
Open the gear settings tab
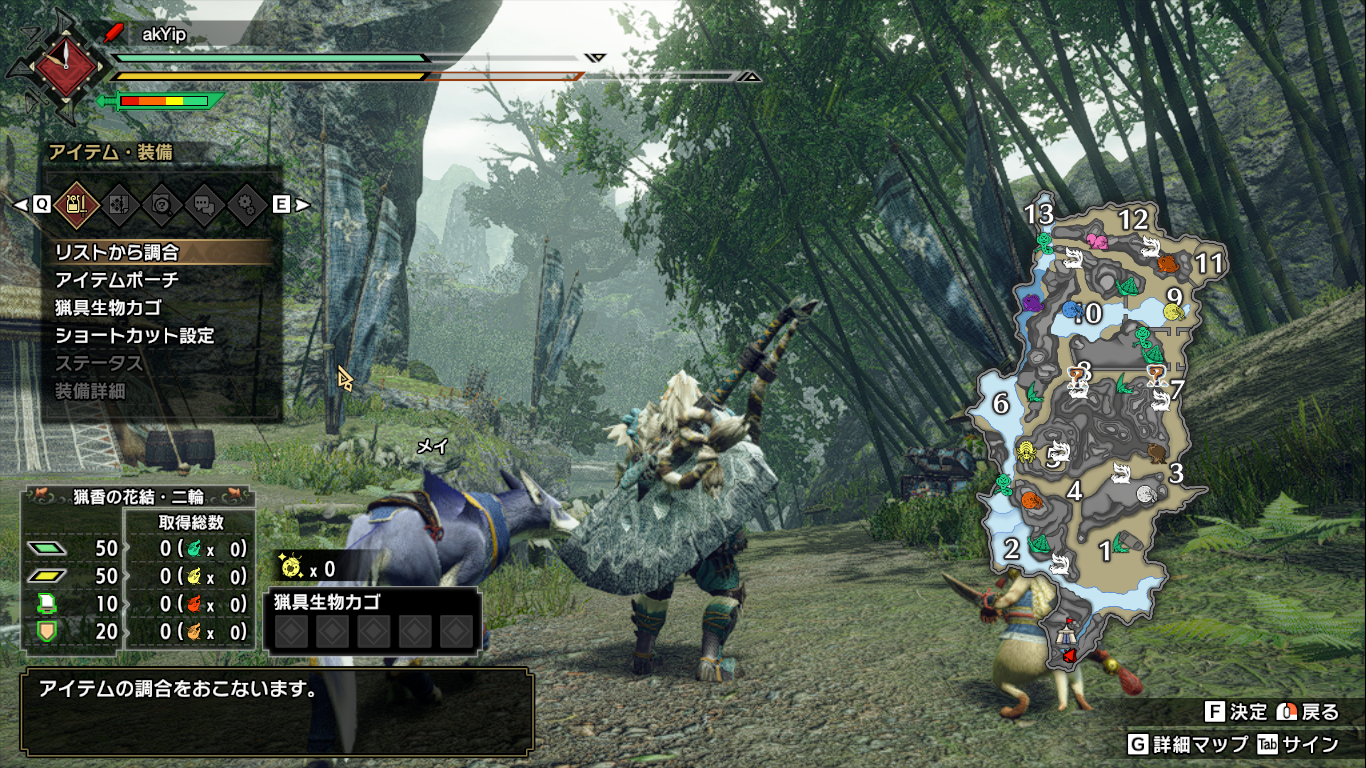pos(247,204)
